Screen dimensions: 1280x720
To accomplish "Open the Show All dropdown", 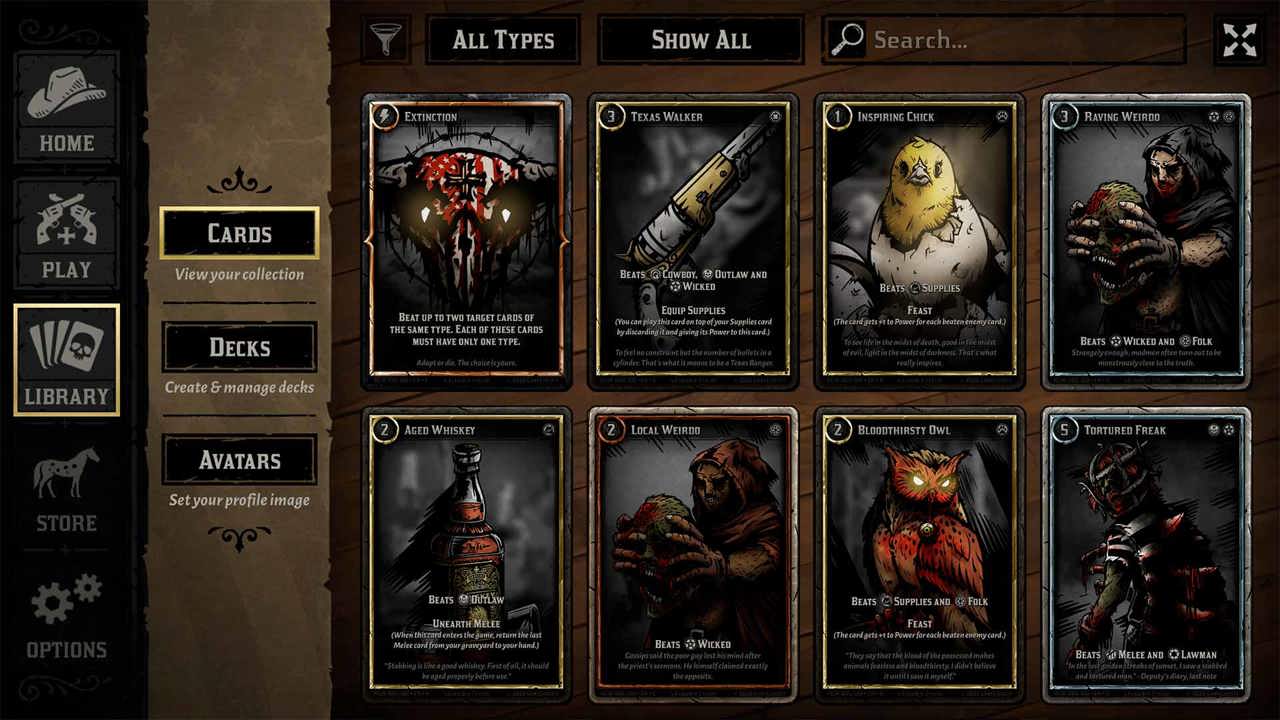I will tap(701, 40).
